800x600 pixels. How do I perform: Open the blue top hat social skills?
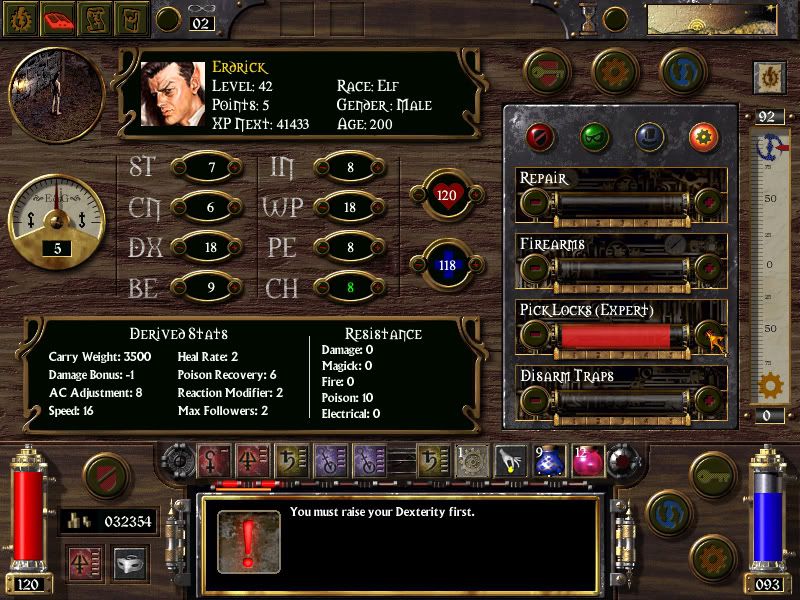[648, 135]
